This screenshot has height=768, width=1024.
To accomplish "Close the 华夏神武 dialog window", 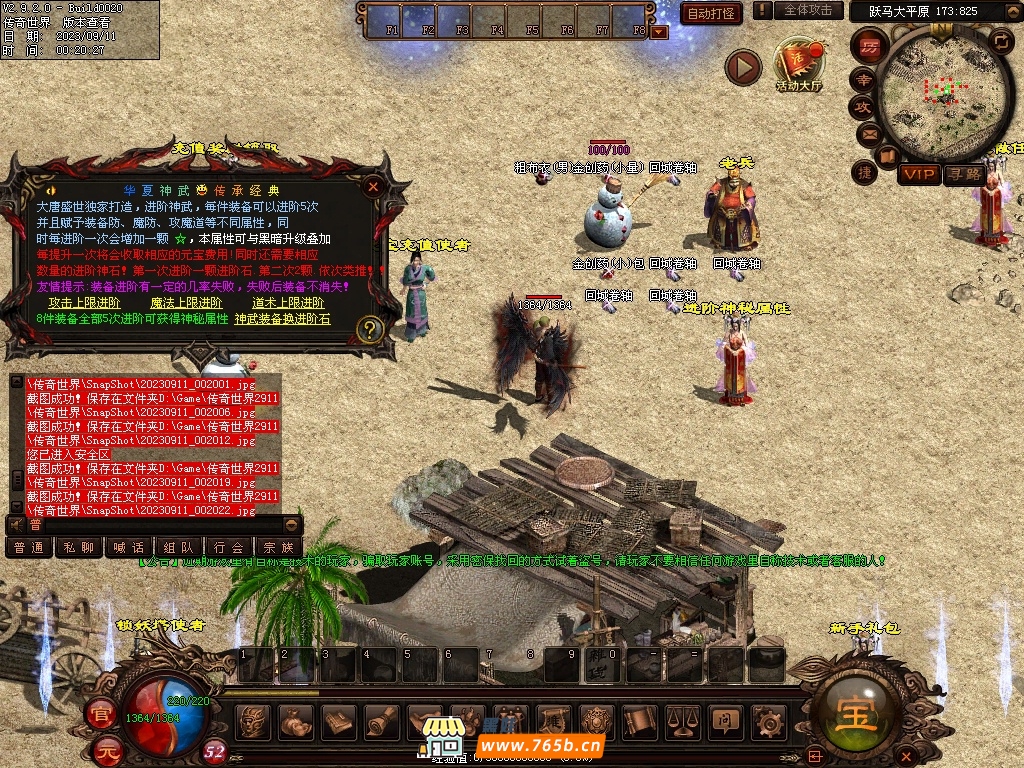I will (373, 186).
